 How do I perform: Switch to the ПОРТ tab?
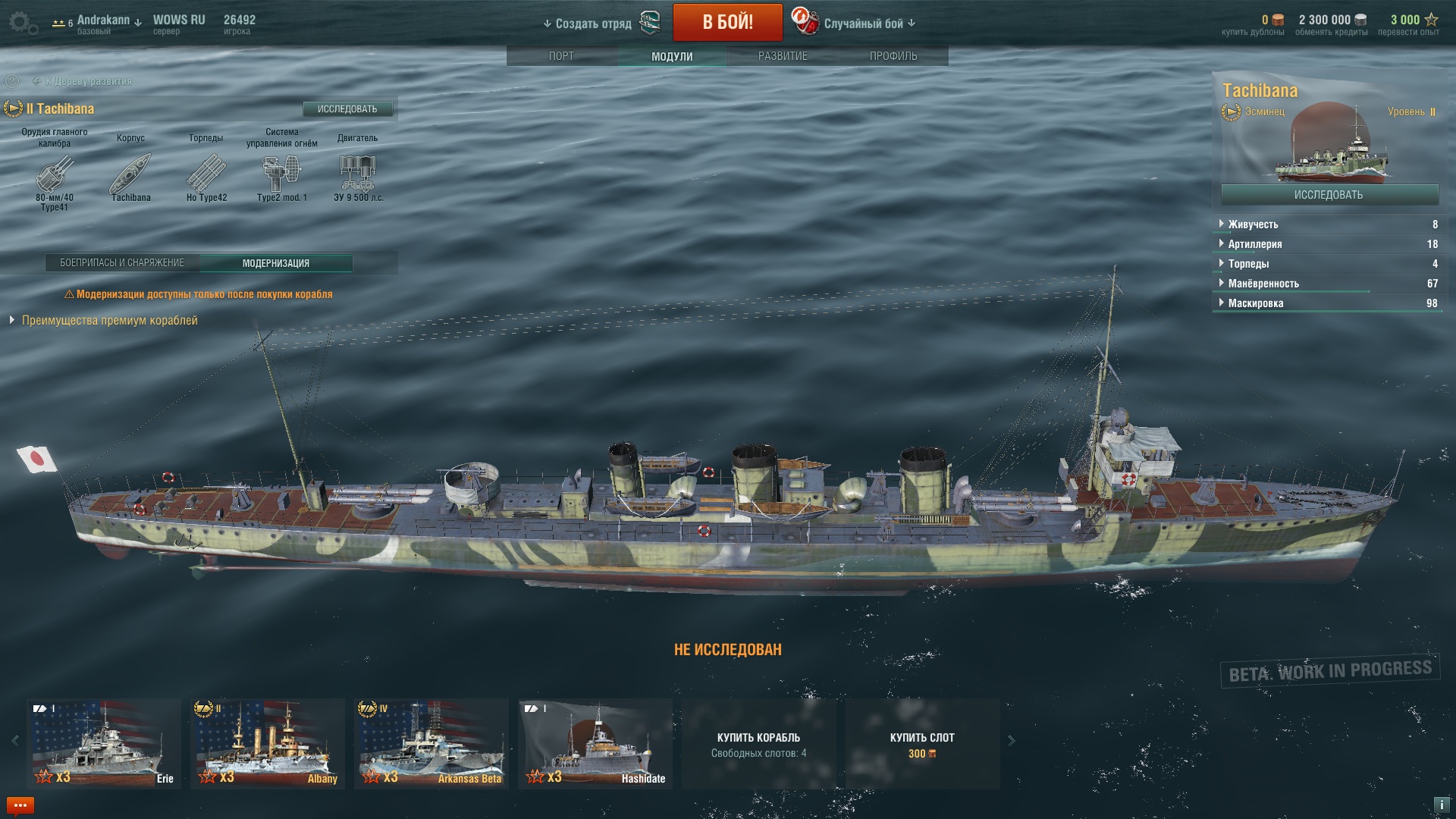[561, 56]
